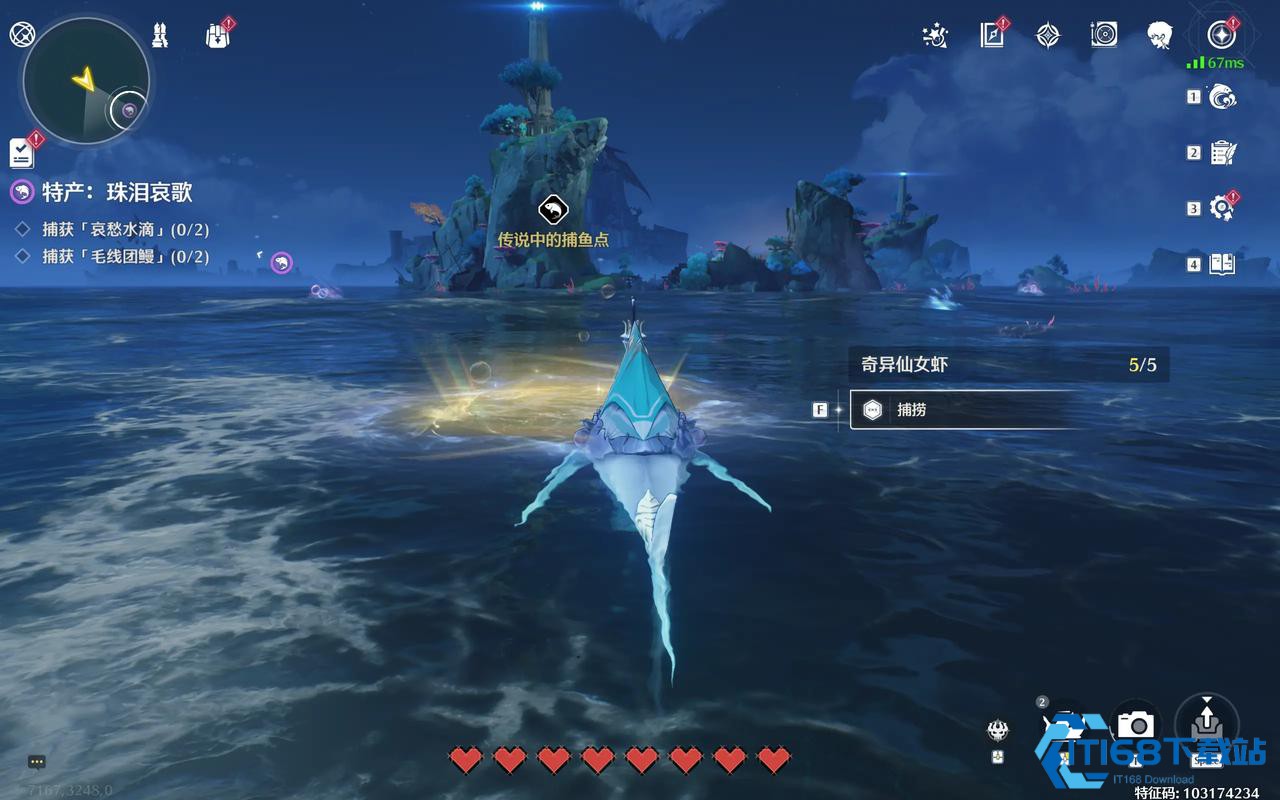Activate the camera photo button
1280x800 pixels.
[x=1135, y=724]
